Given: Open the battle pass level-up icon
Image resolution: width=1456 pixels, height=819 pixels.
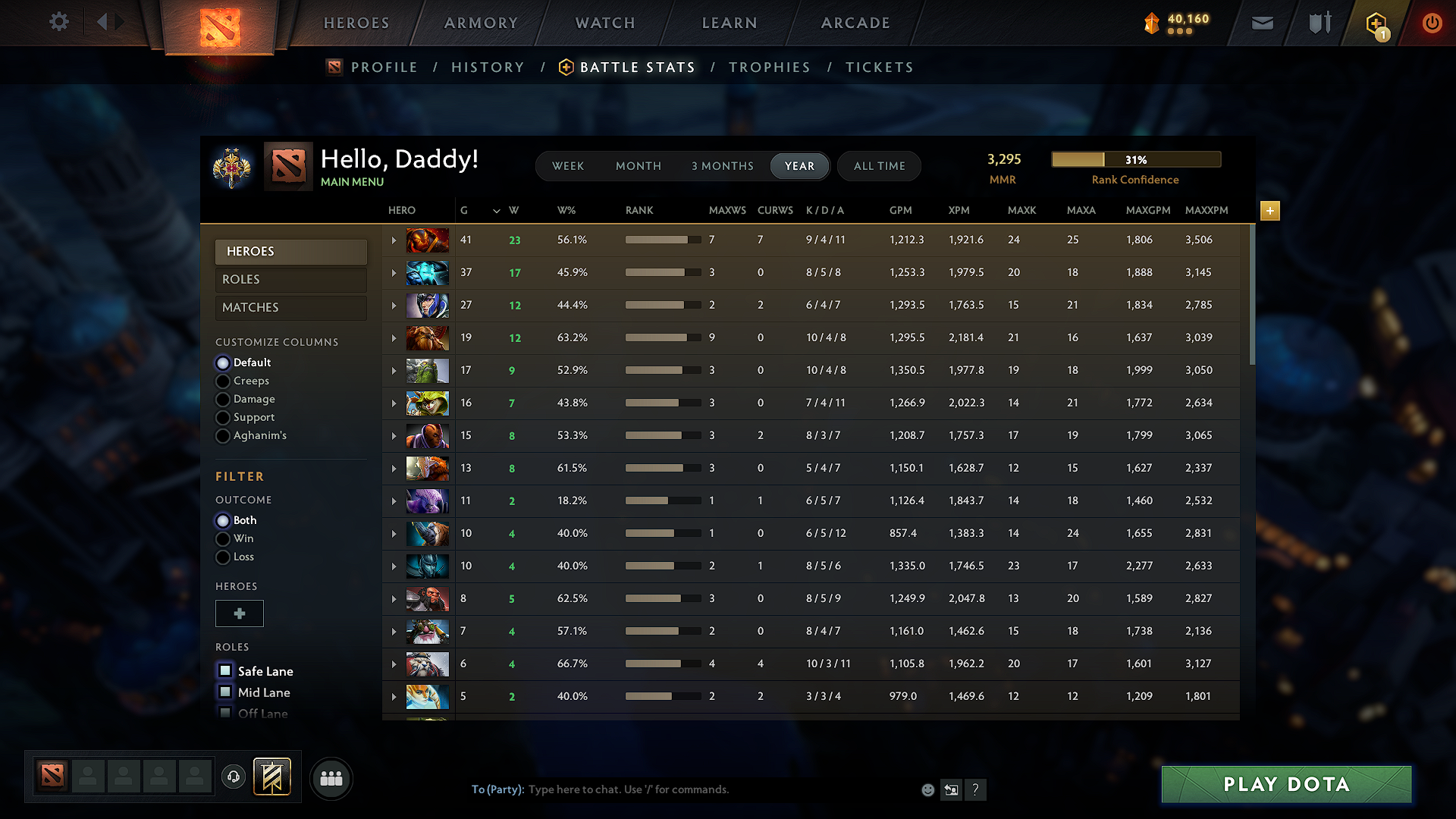Looking at the screenshot, I should (x=1375, y=23).
